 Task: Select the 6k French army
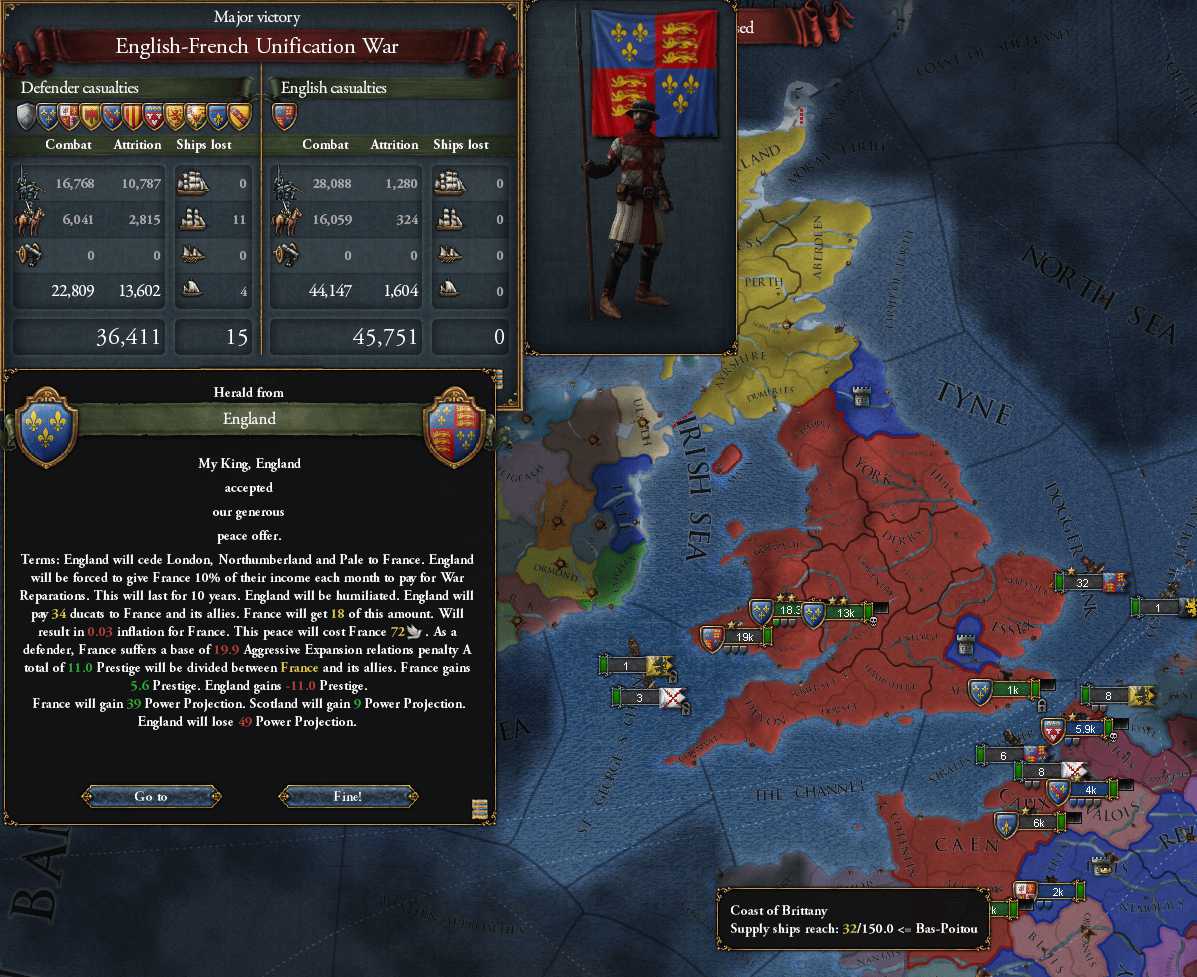coord(1037,822)
